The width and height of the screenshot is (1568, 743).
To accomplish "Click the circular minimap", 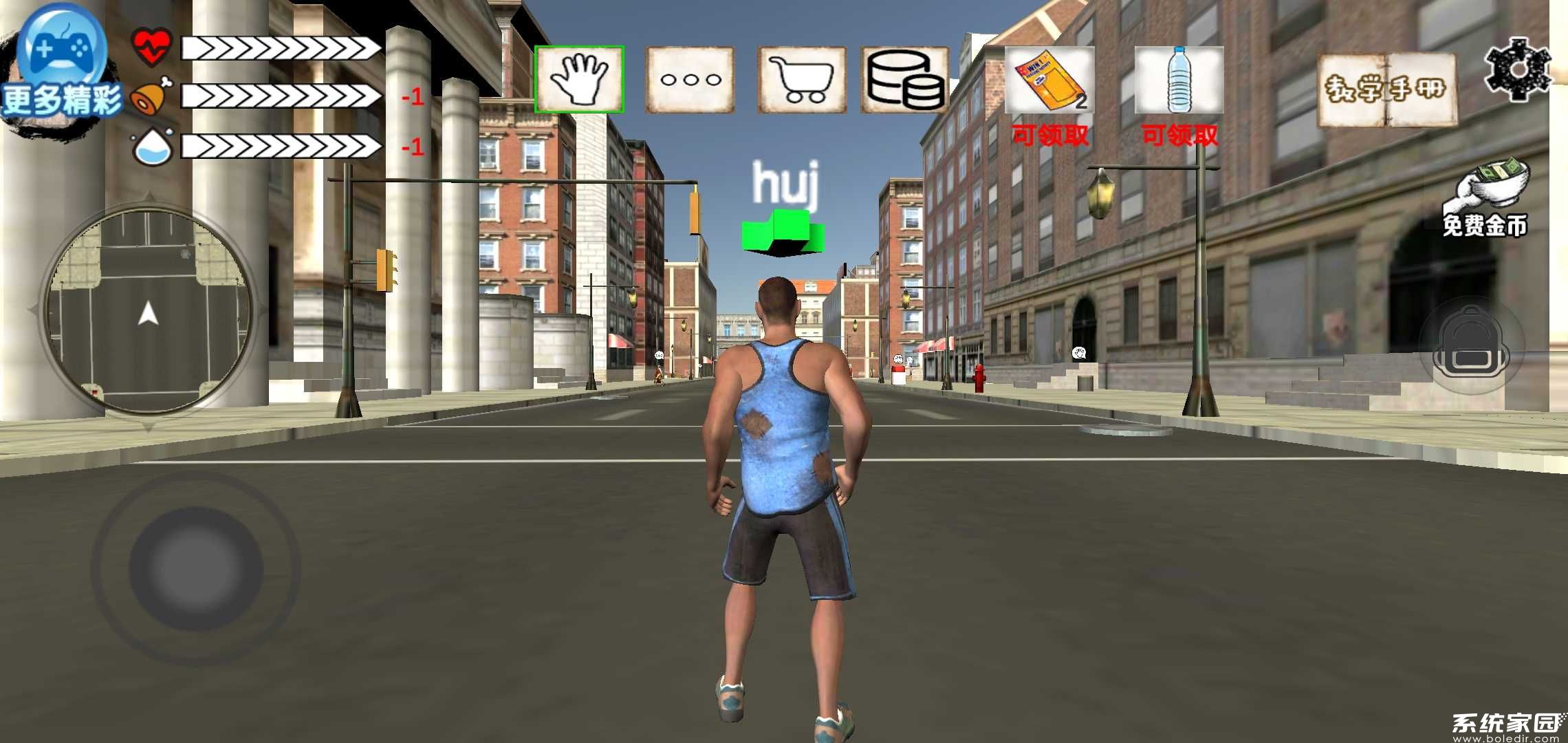I will click(x=148, y=313).
